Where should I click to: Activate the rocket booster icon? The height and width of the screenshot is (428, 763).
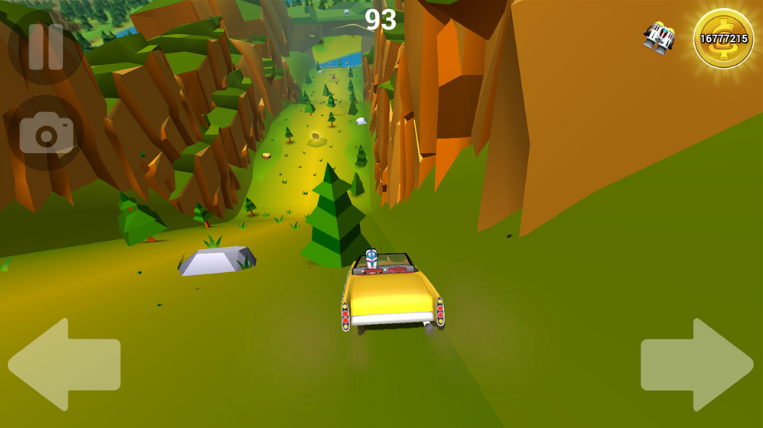click(x=659, y=38)
